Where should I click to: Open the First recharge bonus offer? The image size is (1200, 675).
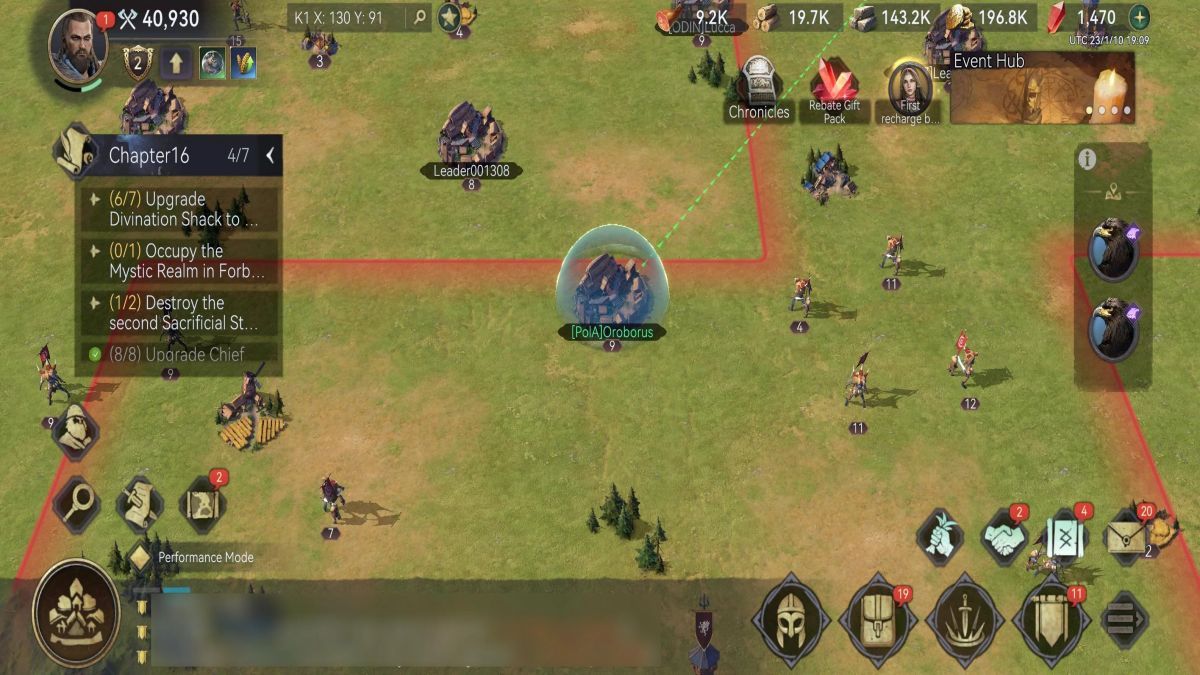[910, 90]
